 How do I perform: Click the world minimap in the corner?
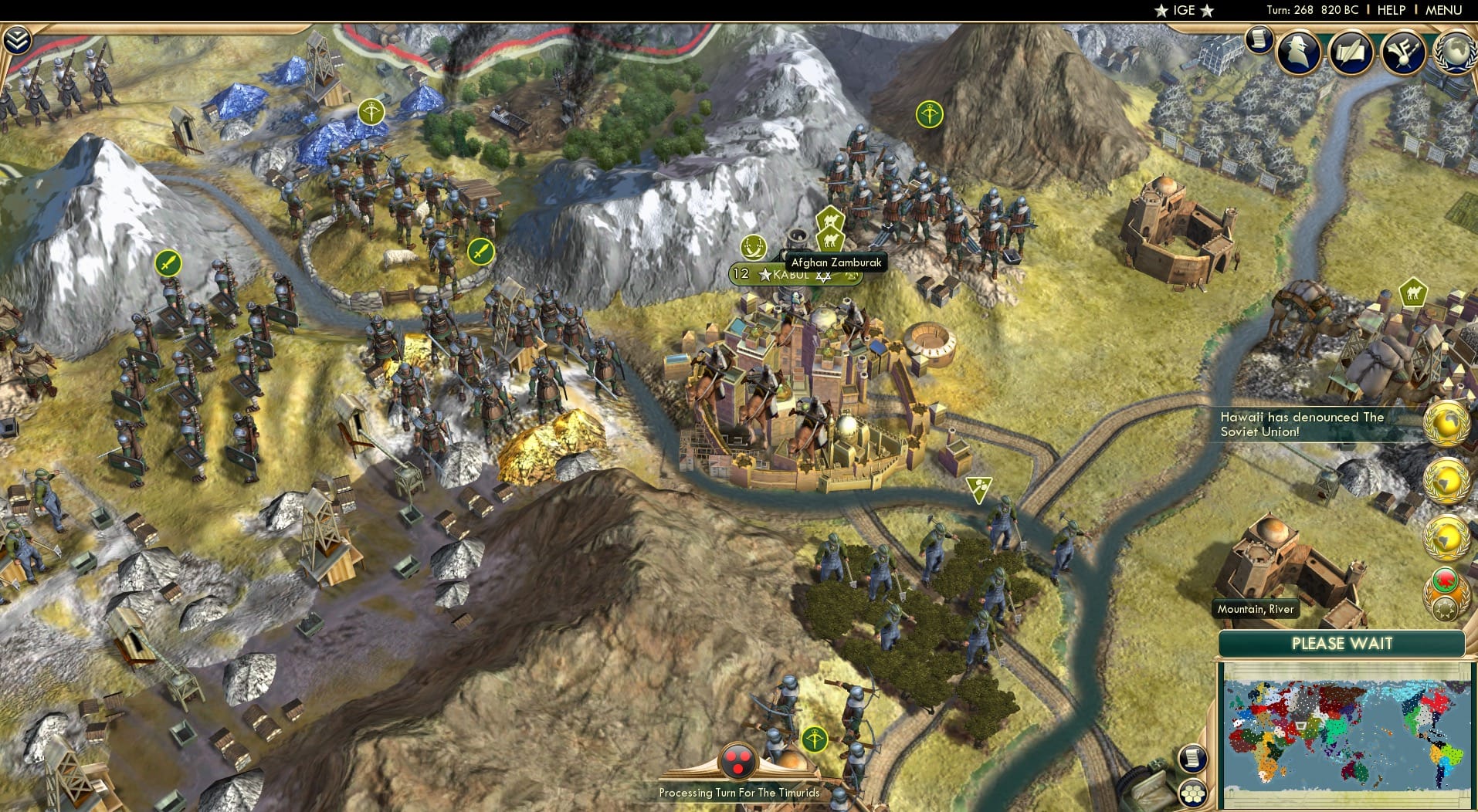tap(1347, 733)
